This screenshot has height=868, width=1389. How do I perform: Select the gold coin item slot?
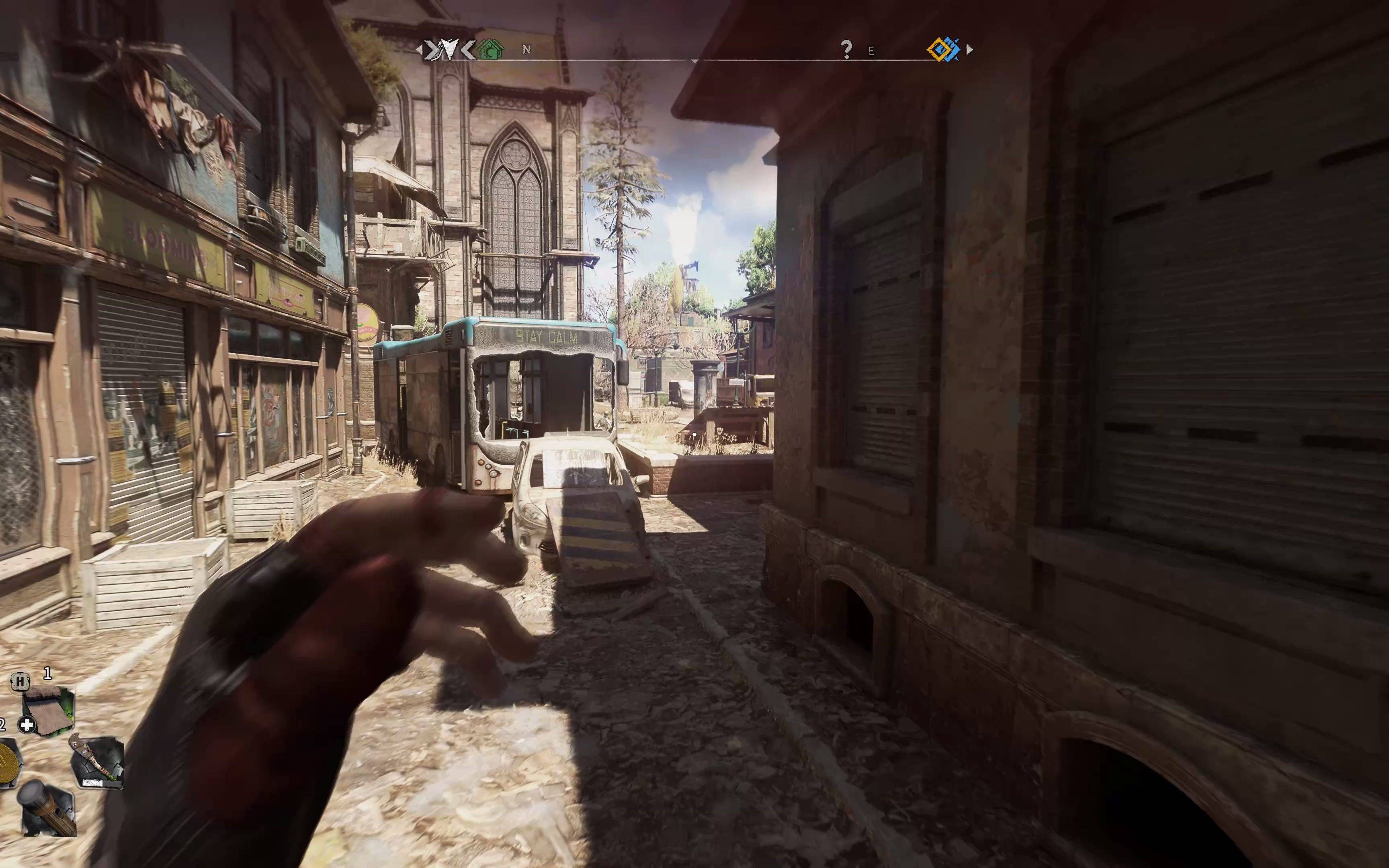8,762
